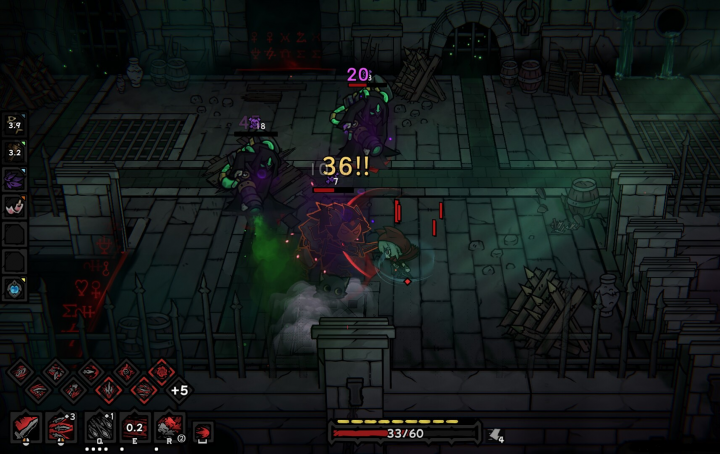Use the Q claw slash ability

pyautogui.click(x=98, y=427)
